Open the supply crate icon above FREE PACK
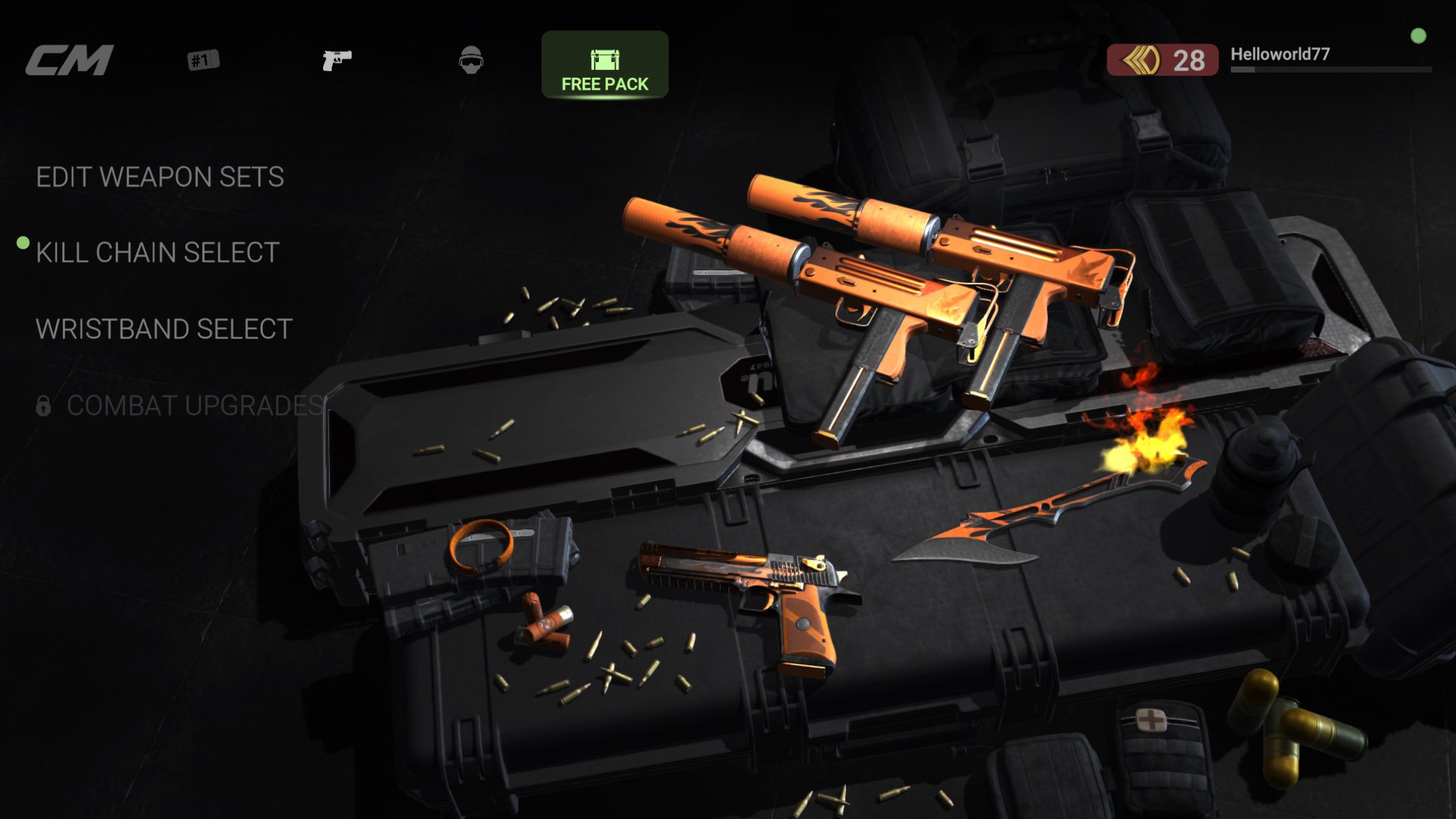1456x819 pixels. click(x=605, y=59)
